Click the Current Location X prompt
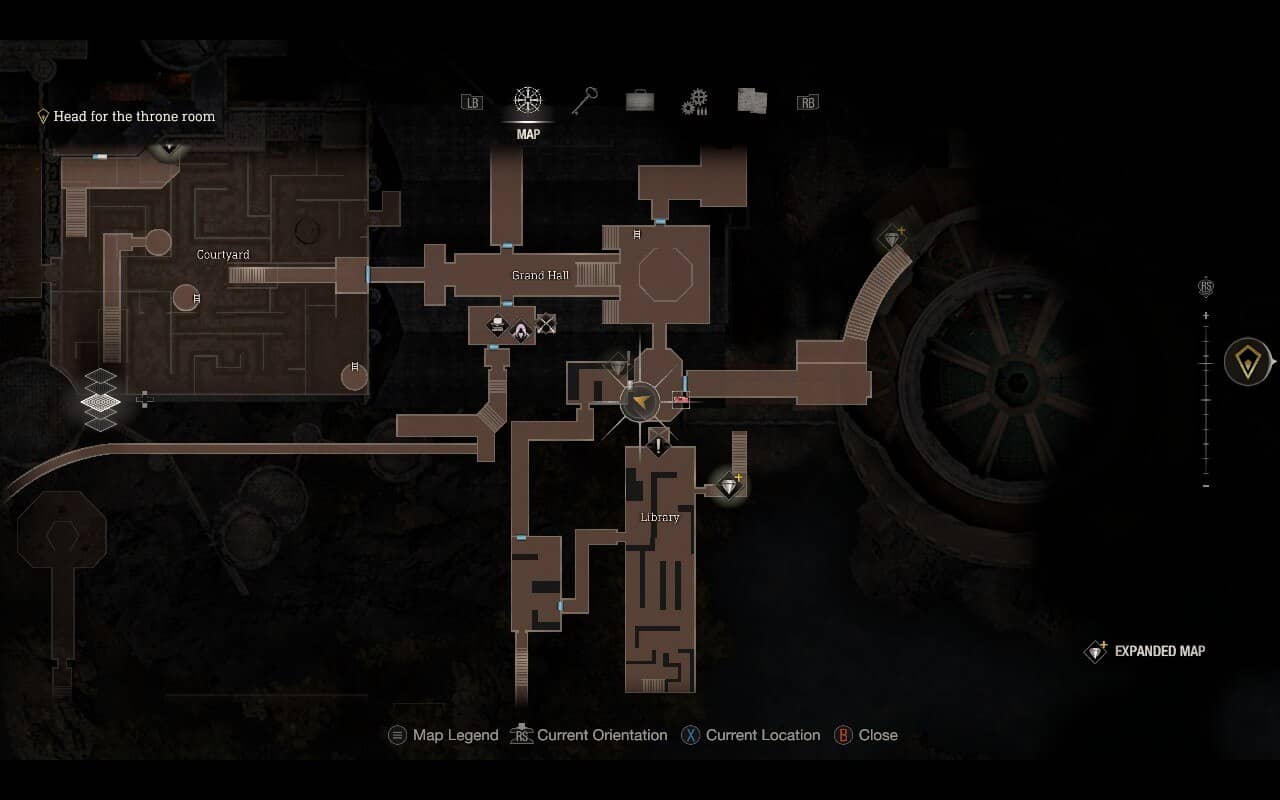This screenshot has height=800, width=1280. [750, 735]
